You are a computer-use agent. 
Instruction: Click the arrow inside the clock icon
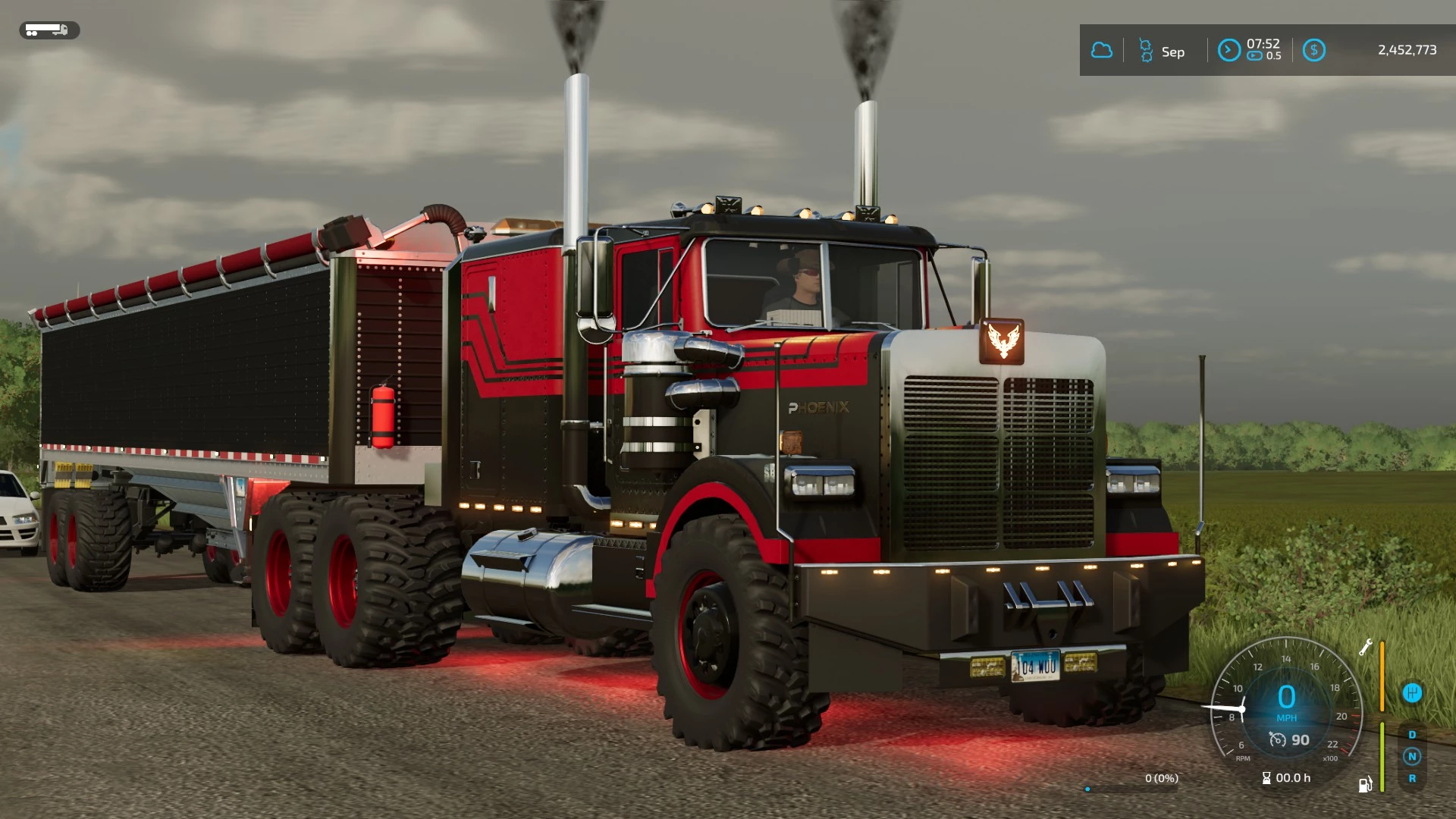[x=1228, y=49]
